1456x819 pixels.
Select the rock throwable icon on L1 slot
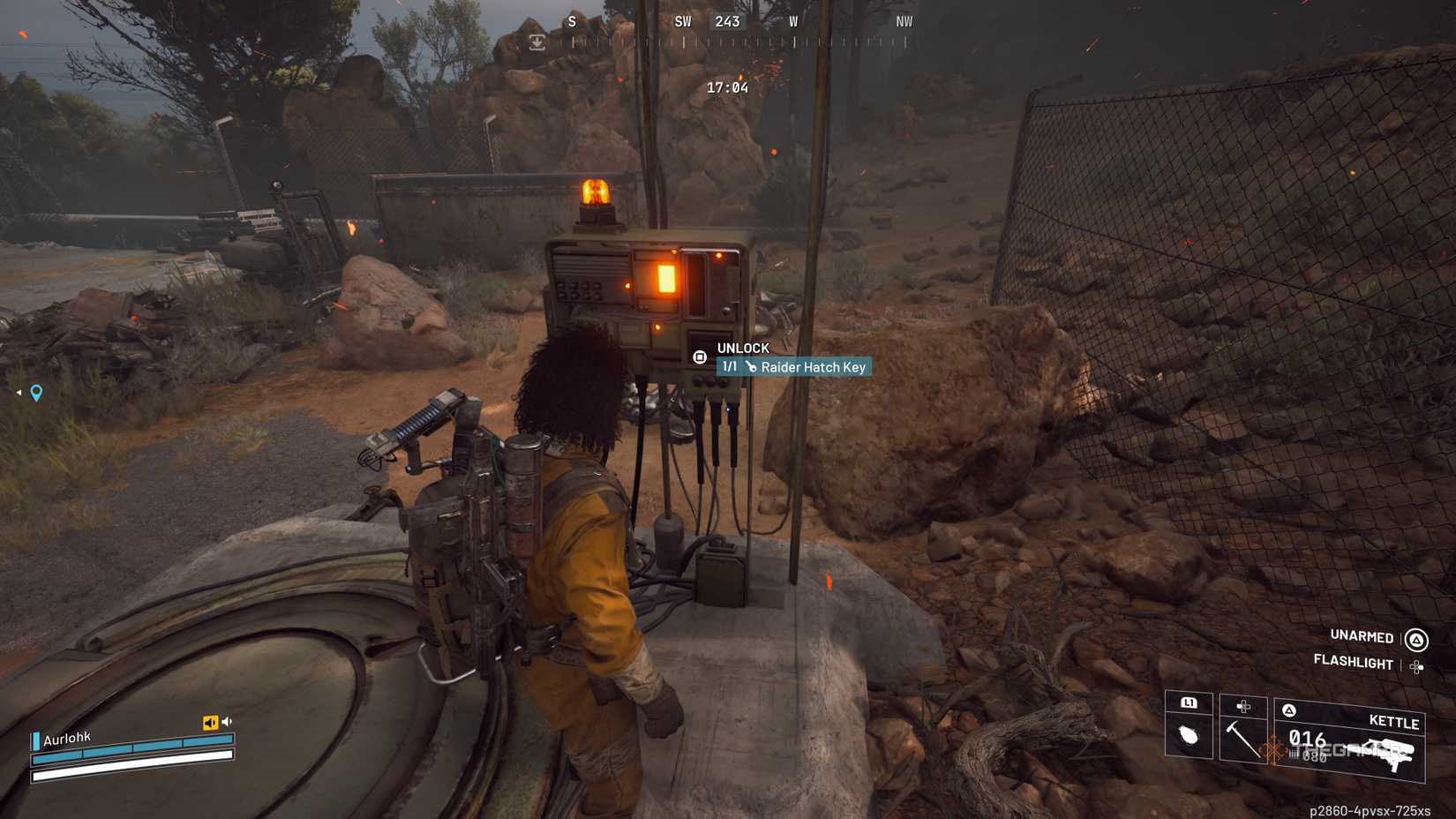[1189, 737]
